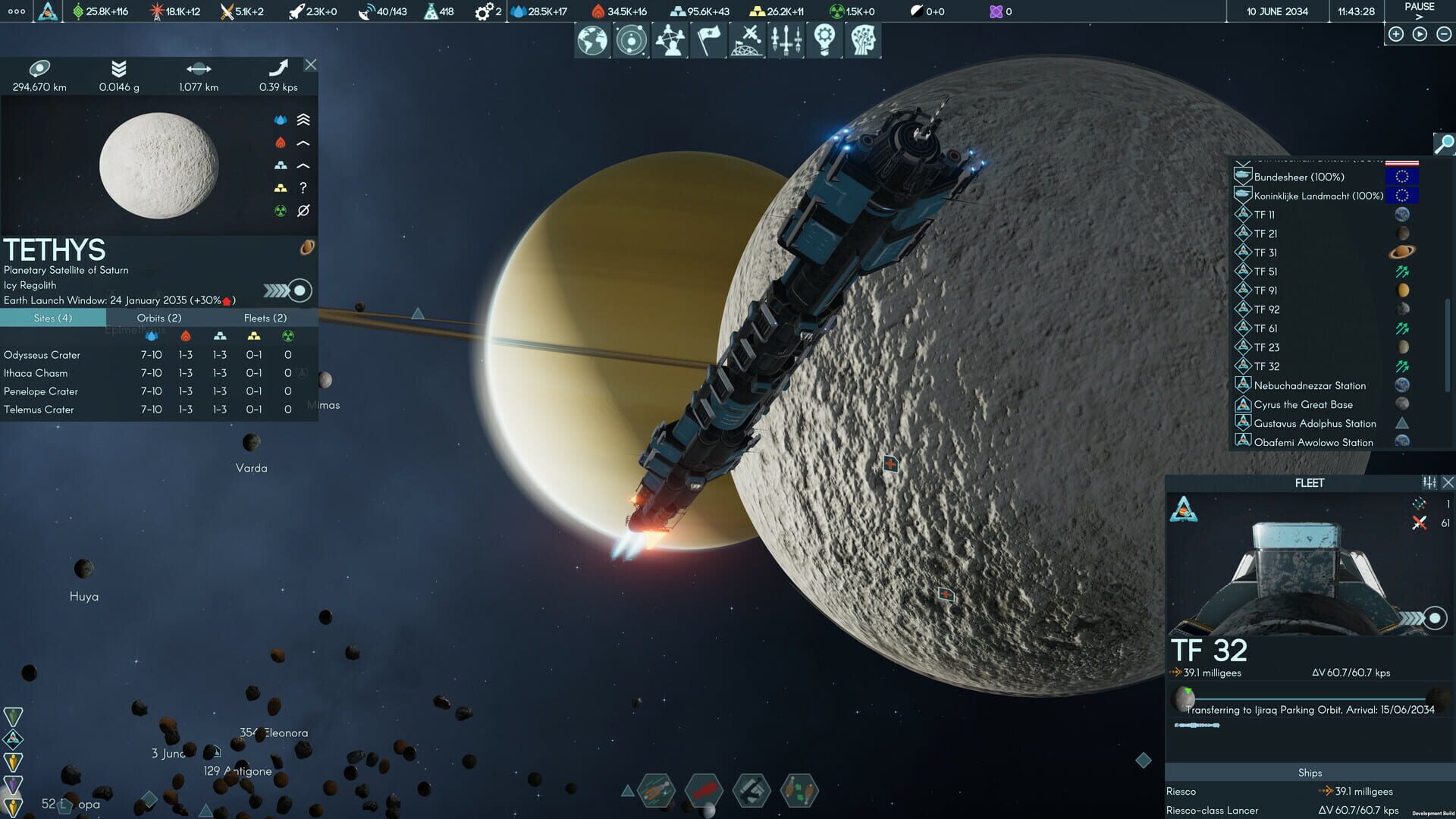Switch to the Orbits (2) tab
This screenshot has width=1456, height=819.
(x=158, y=318)
